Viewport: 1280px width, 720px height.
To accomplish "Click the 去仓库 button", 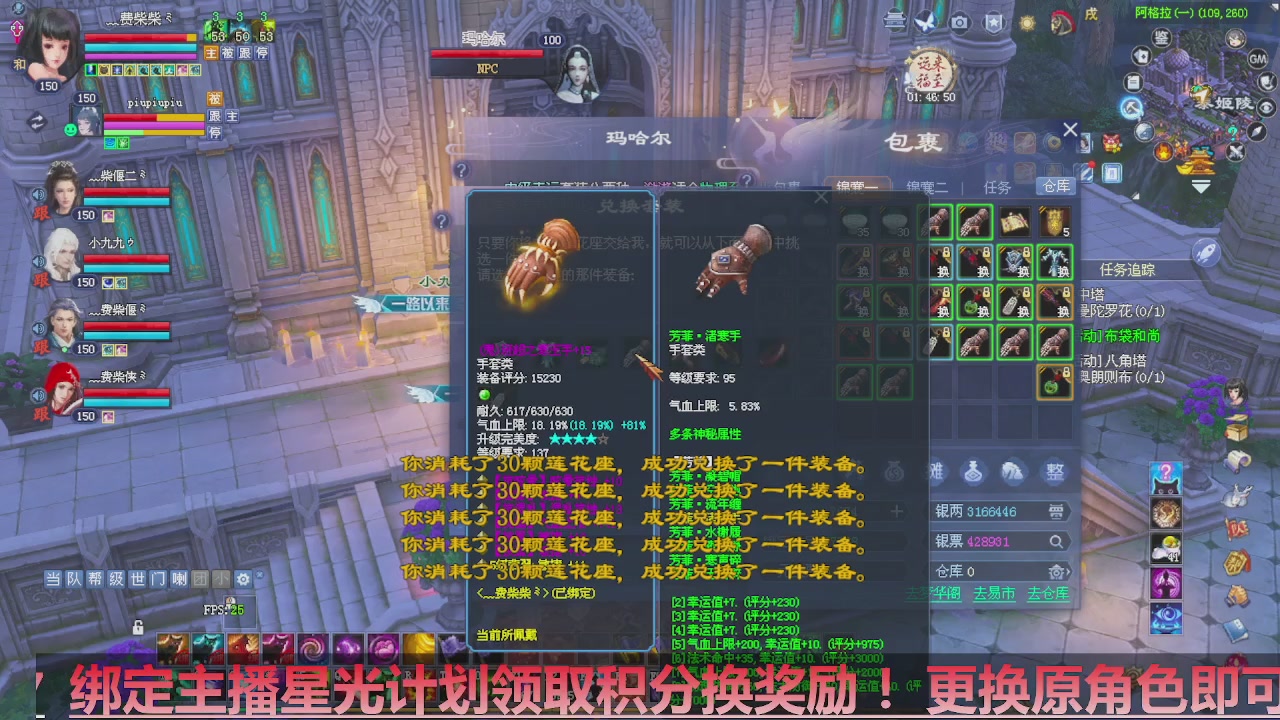I will [x=1049, y=592].
